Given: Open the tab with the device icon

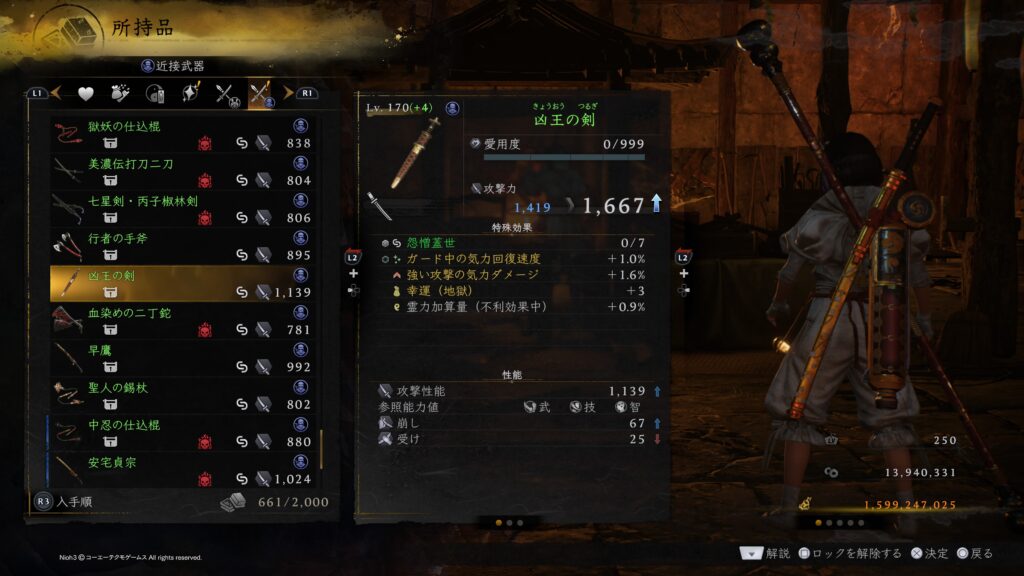Looking at the screenshot, I should tap(156, 94).
